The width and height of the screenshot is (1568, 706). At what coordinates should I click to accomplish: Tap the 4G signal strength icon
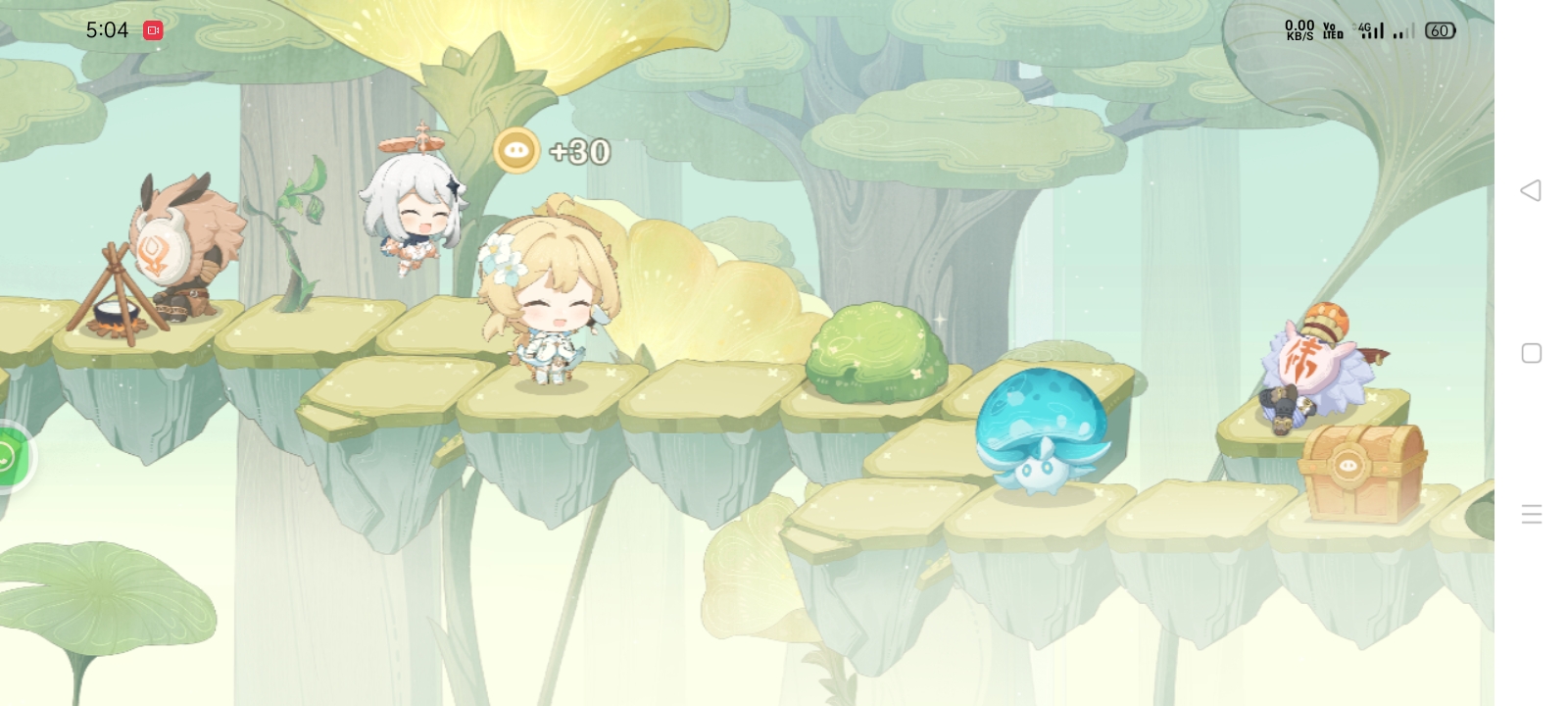click(x=1372, y=30)
